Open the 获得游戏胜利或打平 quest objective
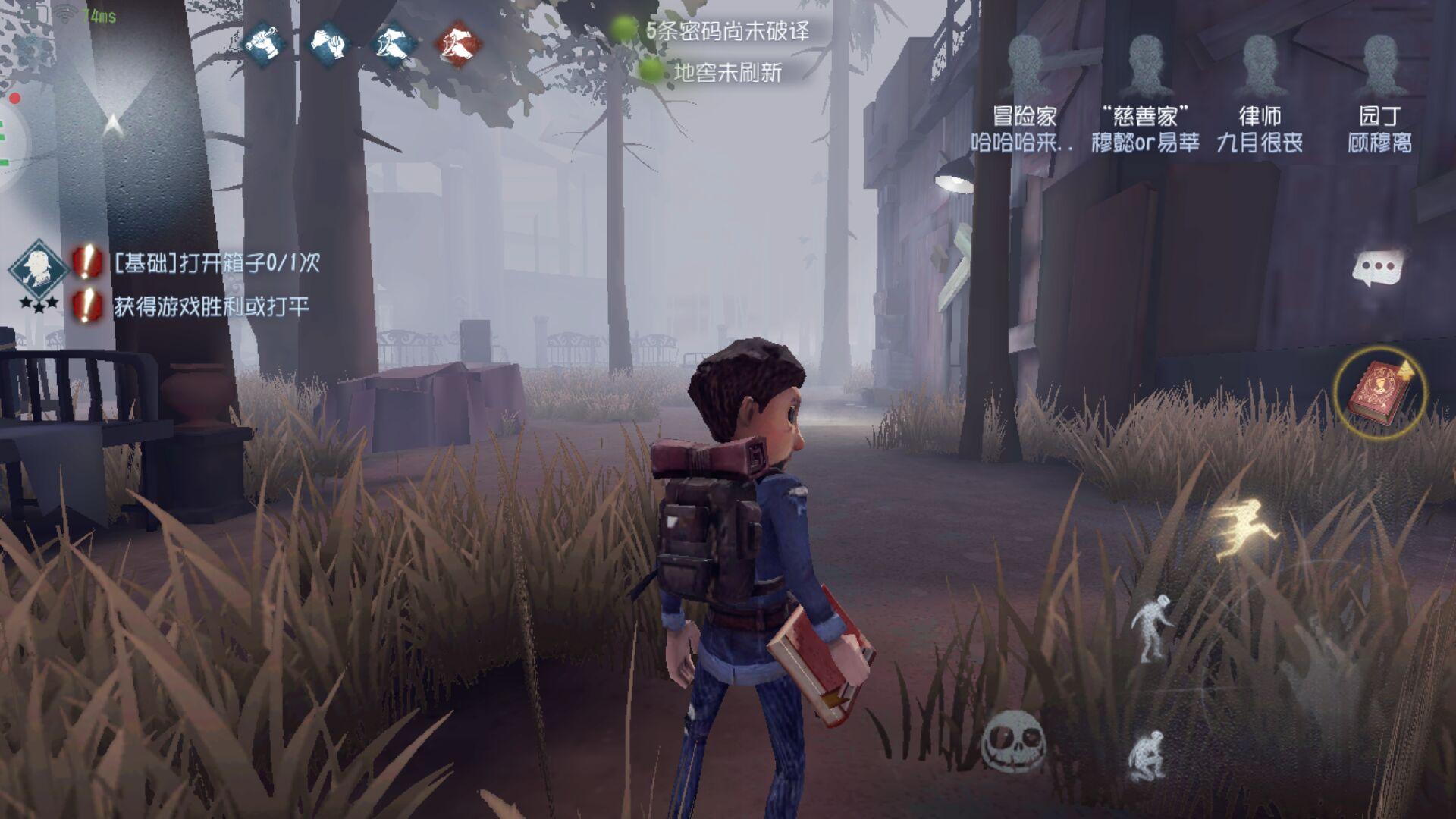 211,306
